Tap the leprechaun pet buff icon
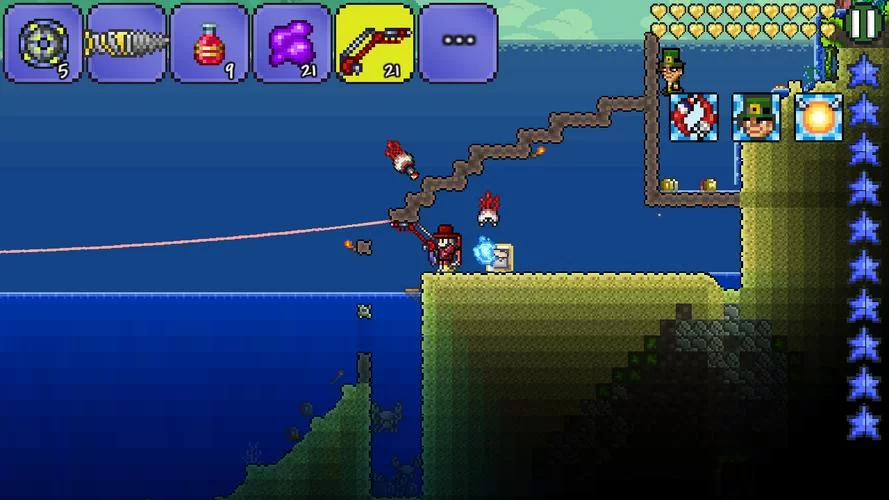The image size is (889, 500). click(756, 117)
